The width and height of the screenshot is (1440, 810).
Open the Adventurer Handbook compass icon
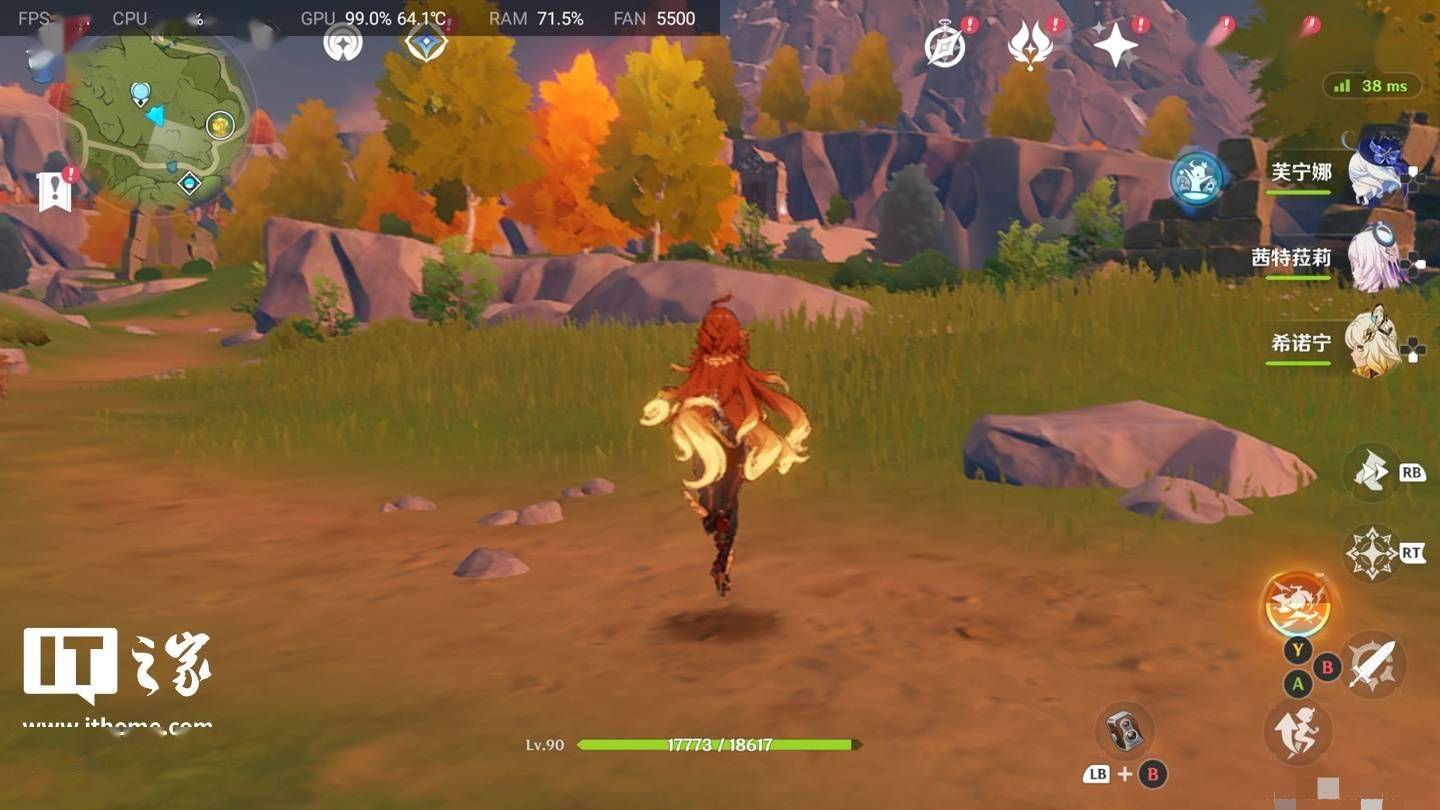(944, 46)
